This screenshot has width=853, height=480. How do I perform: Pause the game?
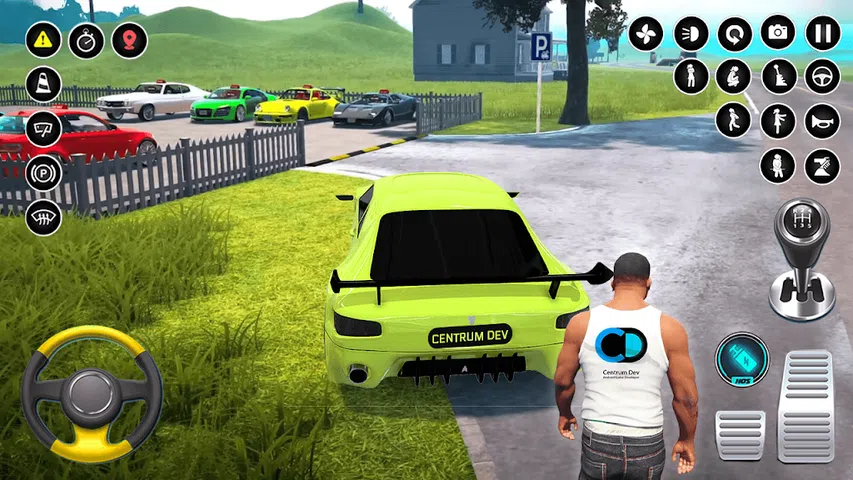click(x=823, y=32)
